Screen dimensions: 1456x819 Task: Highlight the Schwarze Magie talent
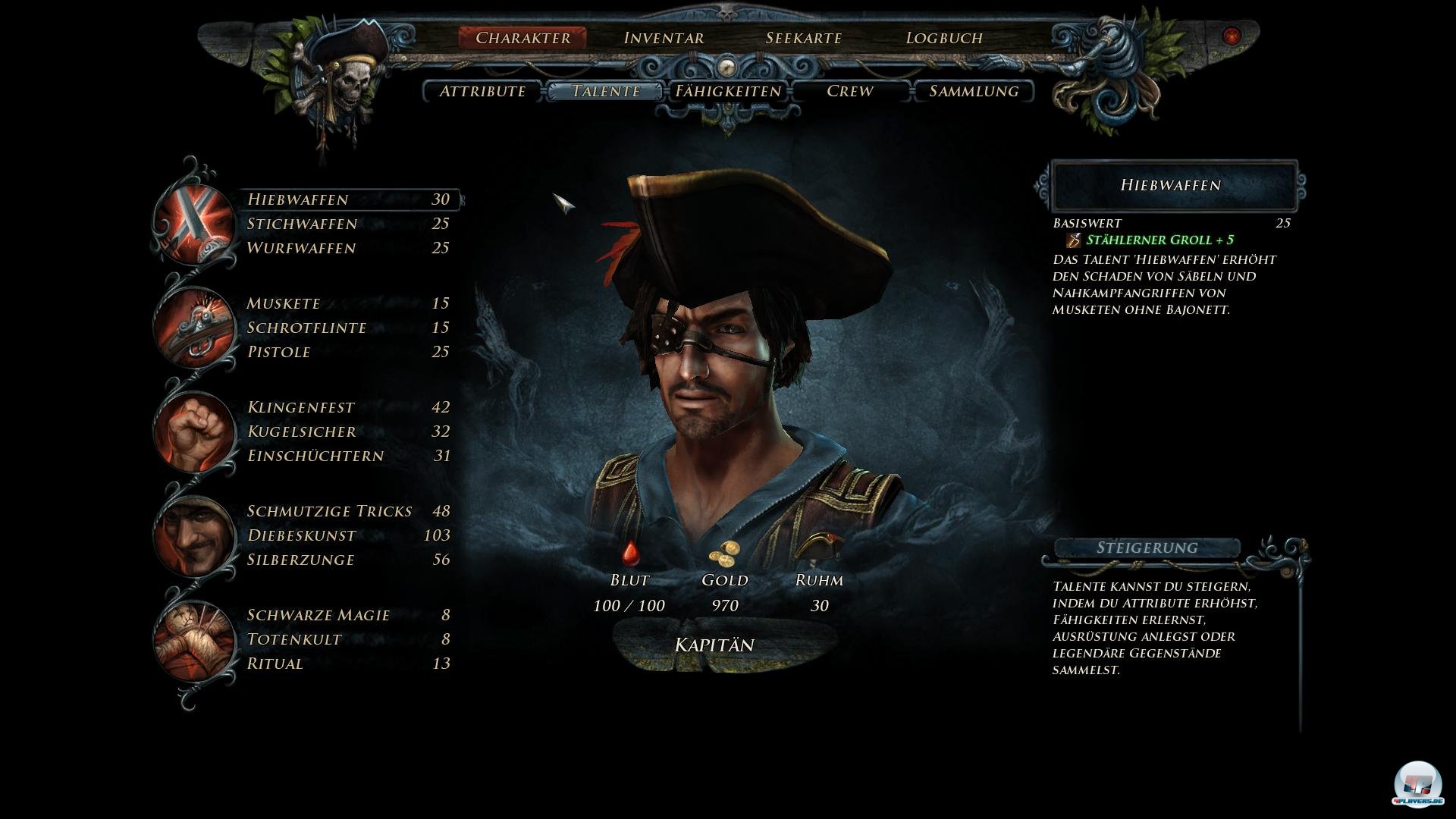tap(348, 615)
